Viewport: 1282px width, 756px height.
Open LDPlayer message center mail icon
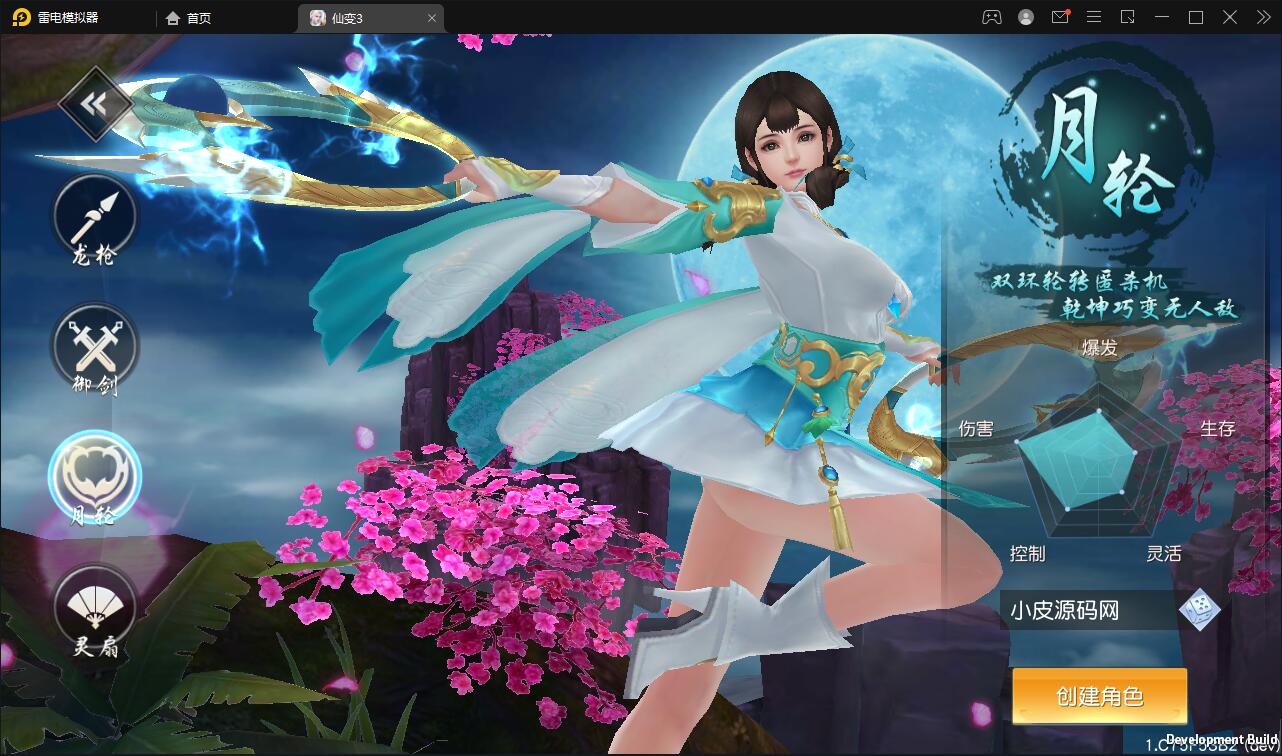coord(1060,17)
